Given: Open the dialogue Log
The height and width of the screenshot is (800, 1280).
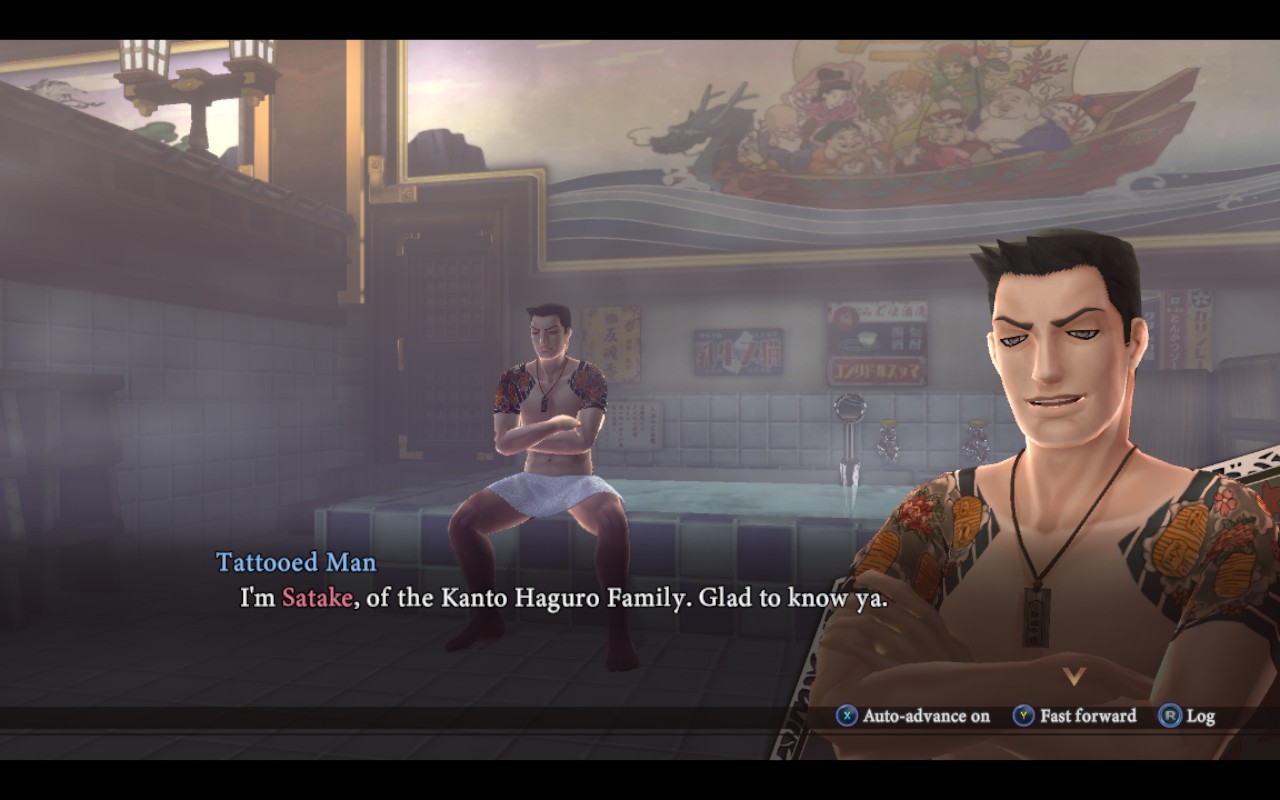Looking at the screenshot, I should (x=1187, y=716).
